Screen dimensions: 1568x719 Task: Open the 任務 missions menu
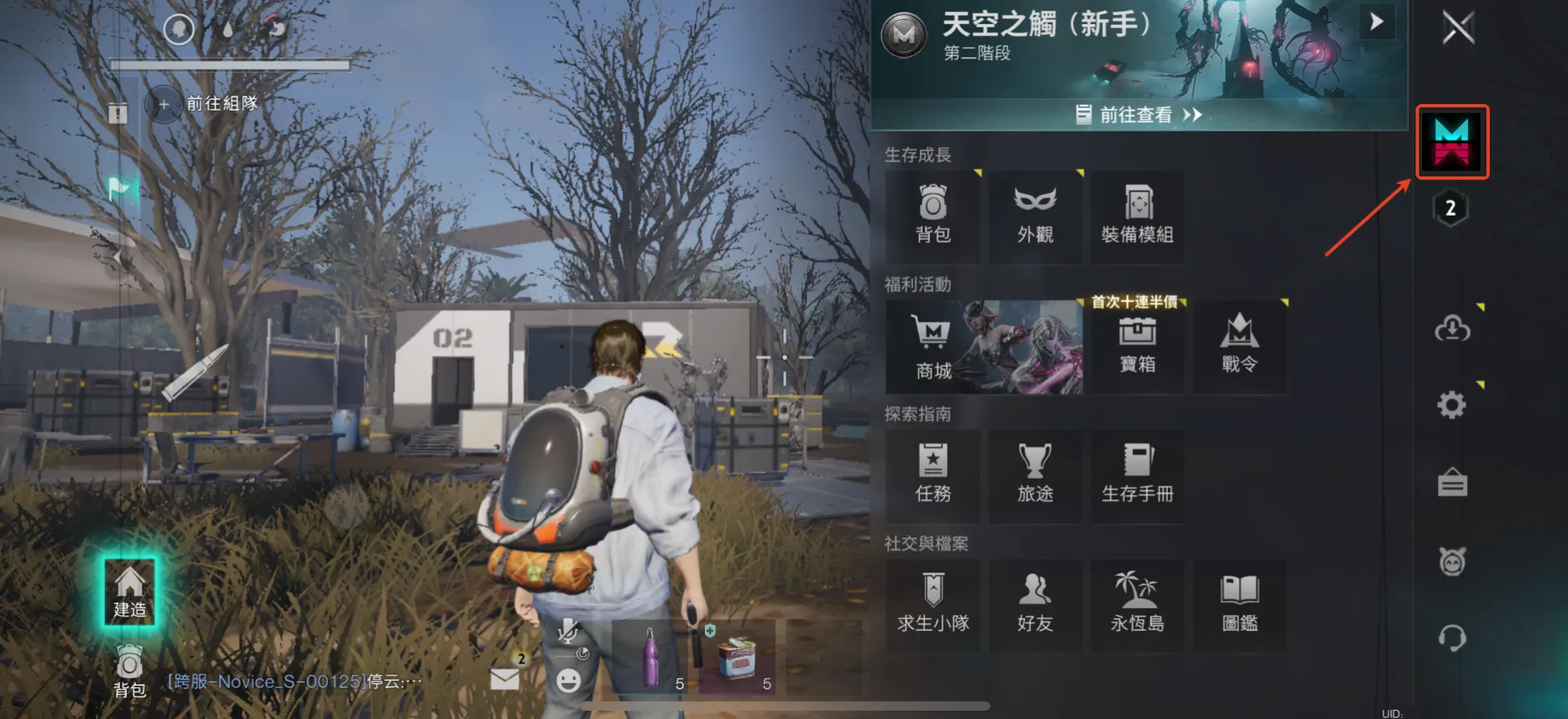(x=933, y=475)
